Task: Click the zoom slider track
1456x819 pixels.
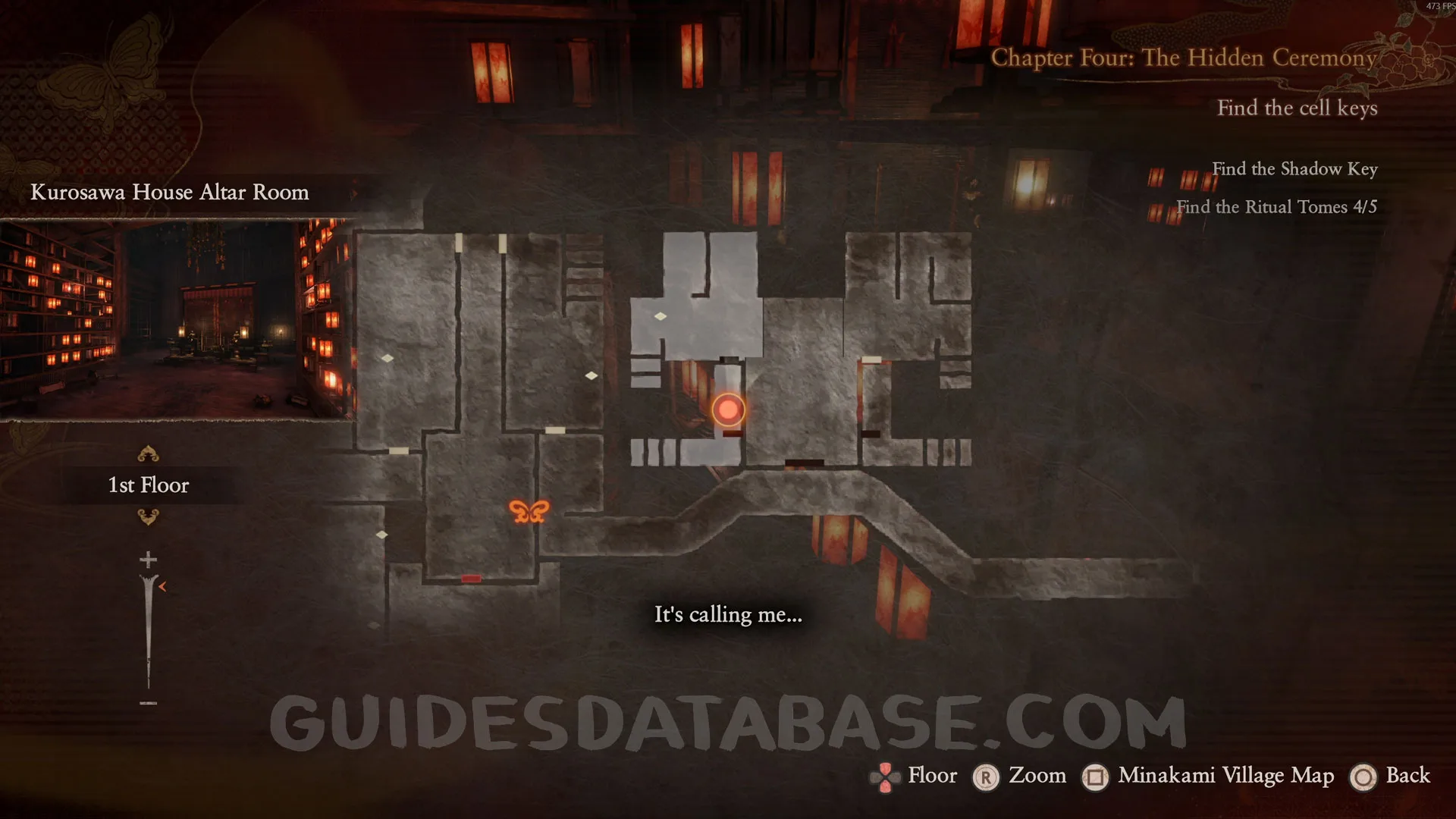Action: (x=148, y=629)
